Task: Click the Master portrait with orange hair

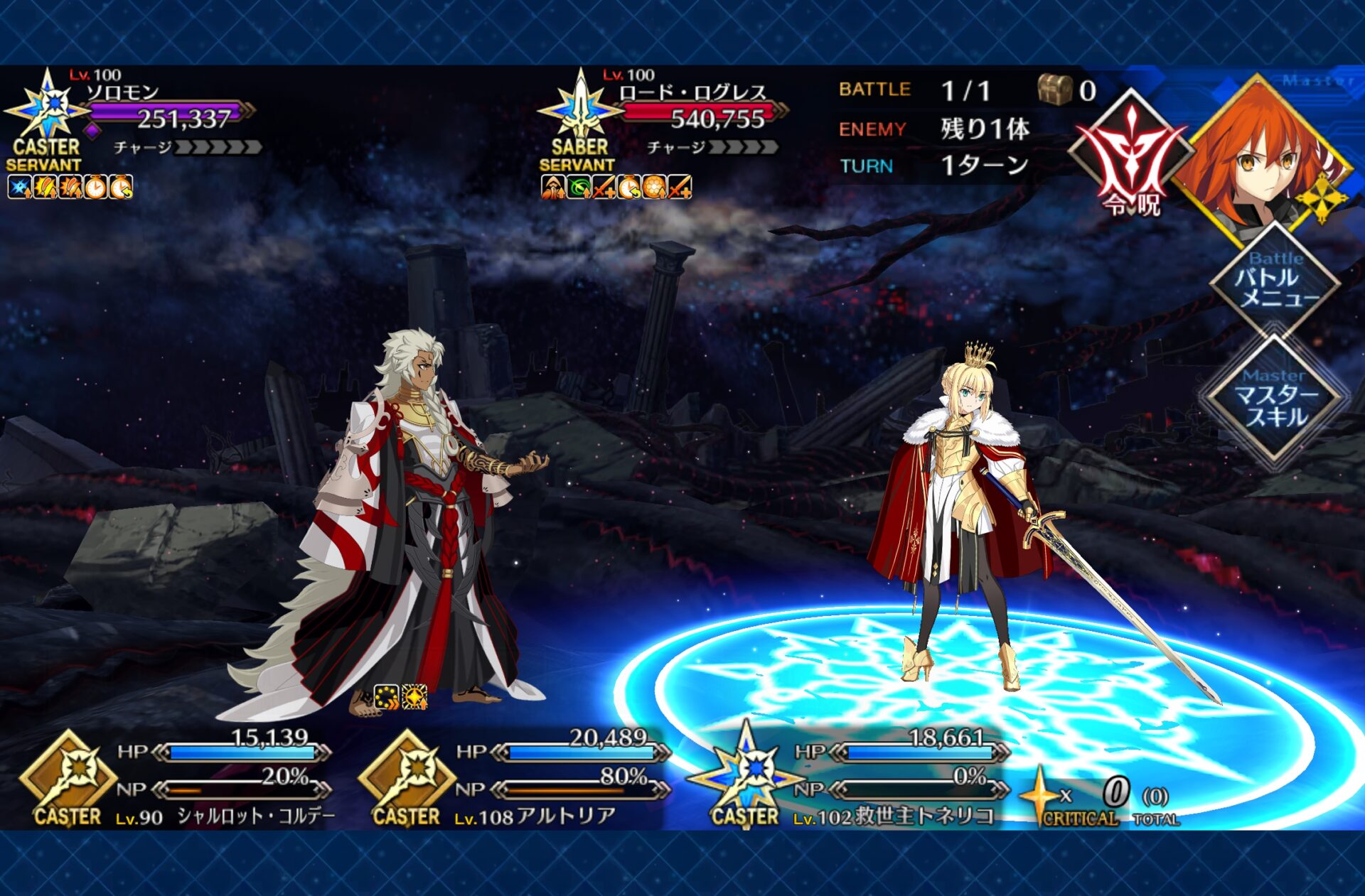Action: (x=1262, y=156)
